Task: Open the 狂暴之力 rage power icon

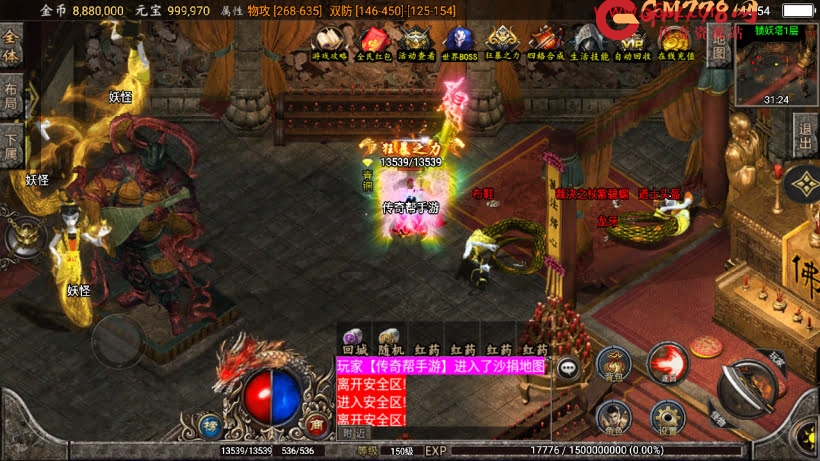Action: coord(502,41)
